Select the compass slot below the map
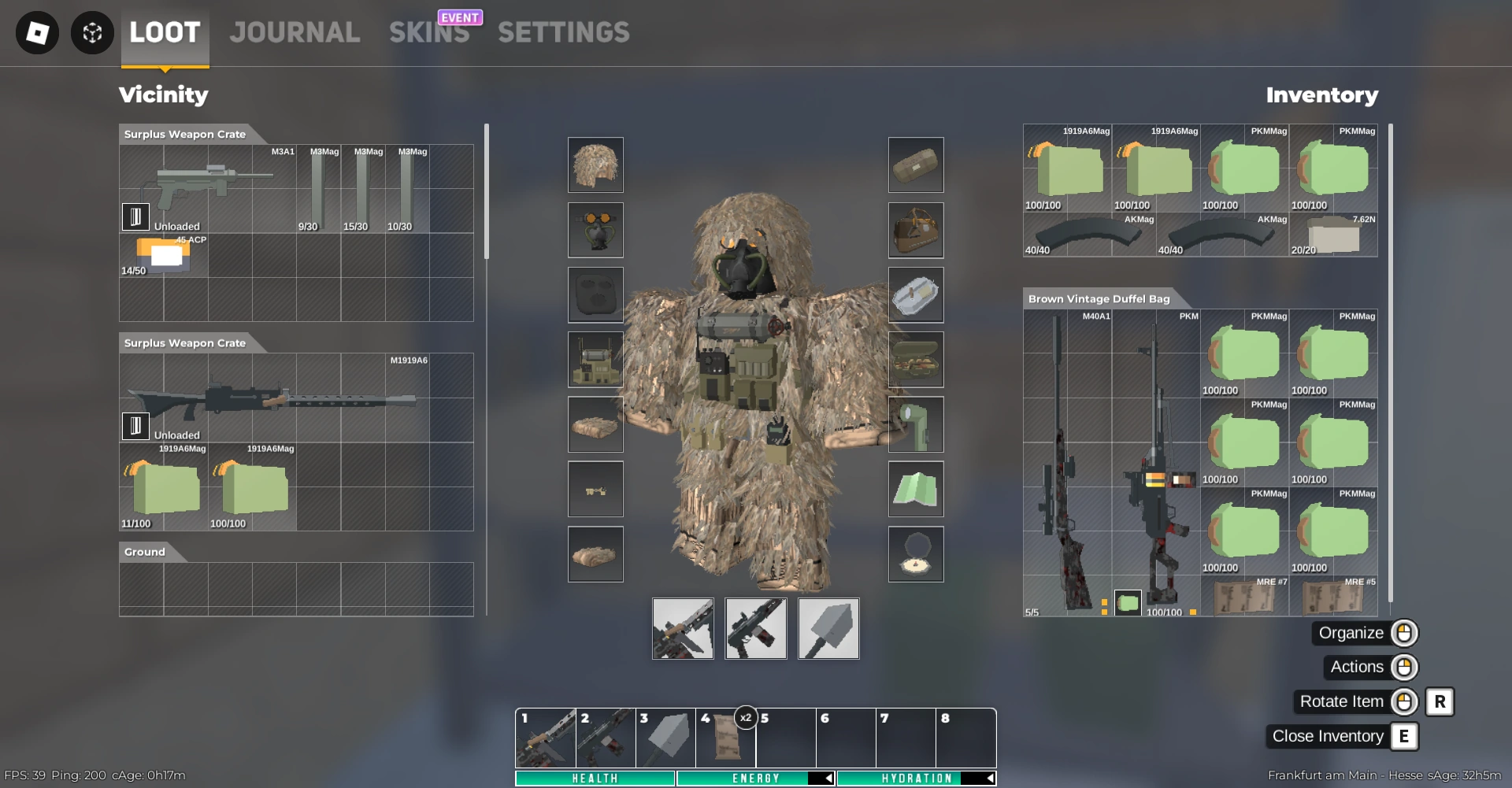 coord(916,554)
